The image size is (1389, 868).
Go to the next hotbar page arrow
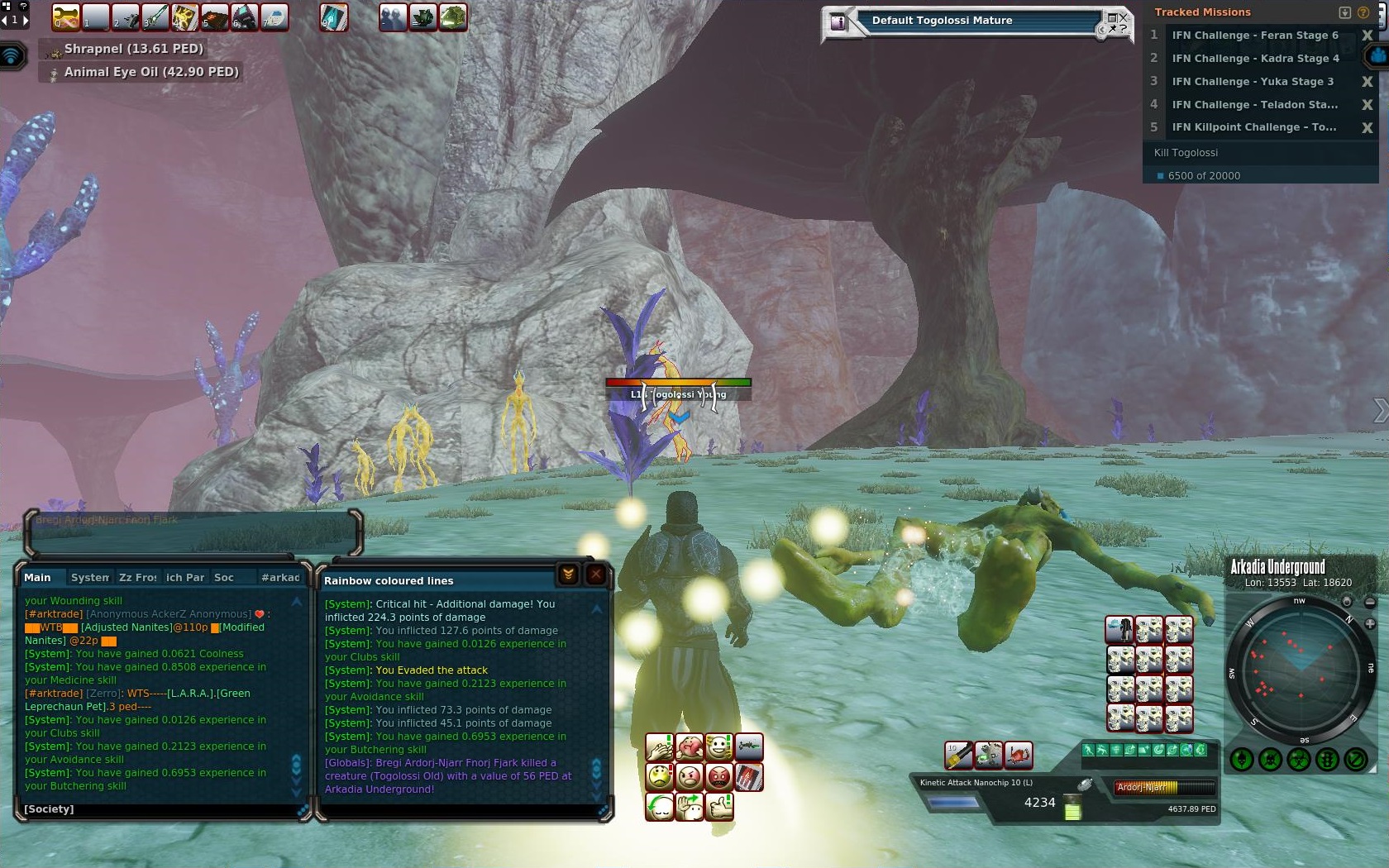[x=24, y=19]
